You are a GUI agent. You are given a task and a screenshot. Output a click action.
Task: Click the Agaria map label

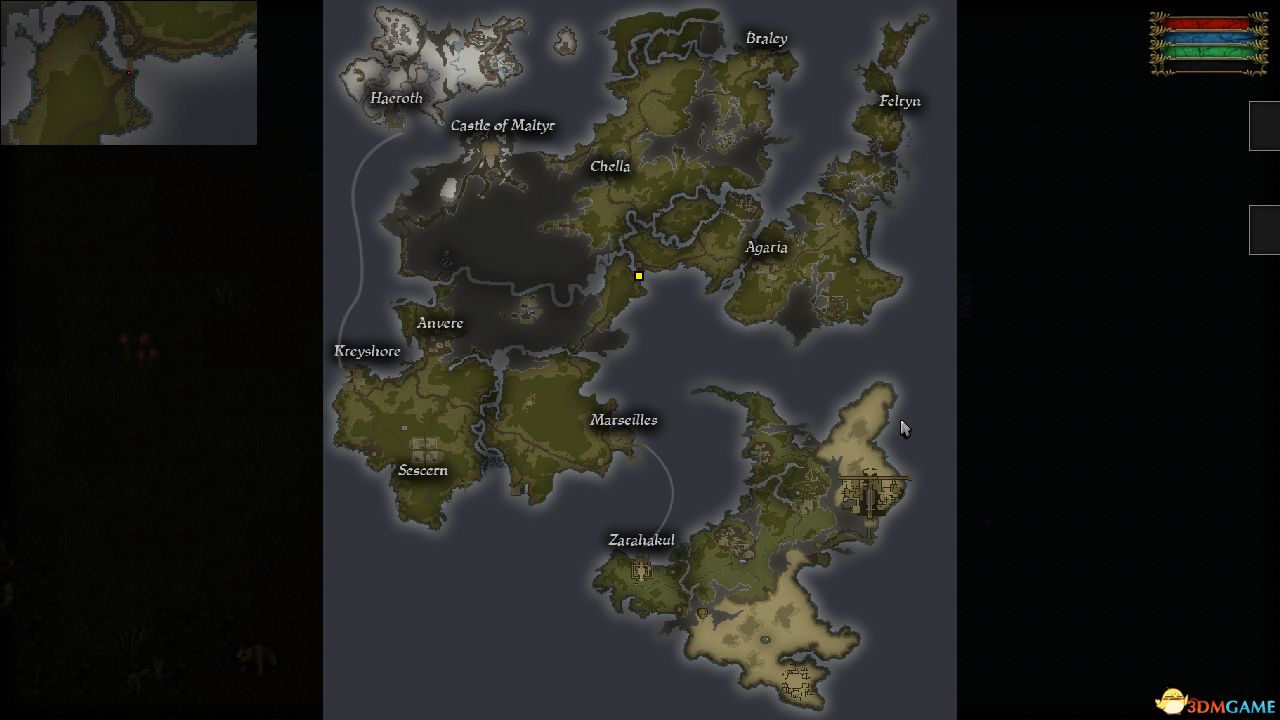tap(767, 247)
